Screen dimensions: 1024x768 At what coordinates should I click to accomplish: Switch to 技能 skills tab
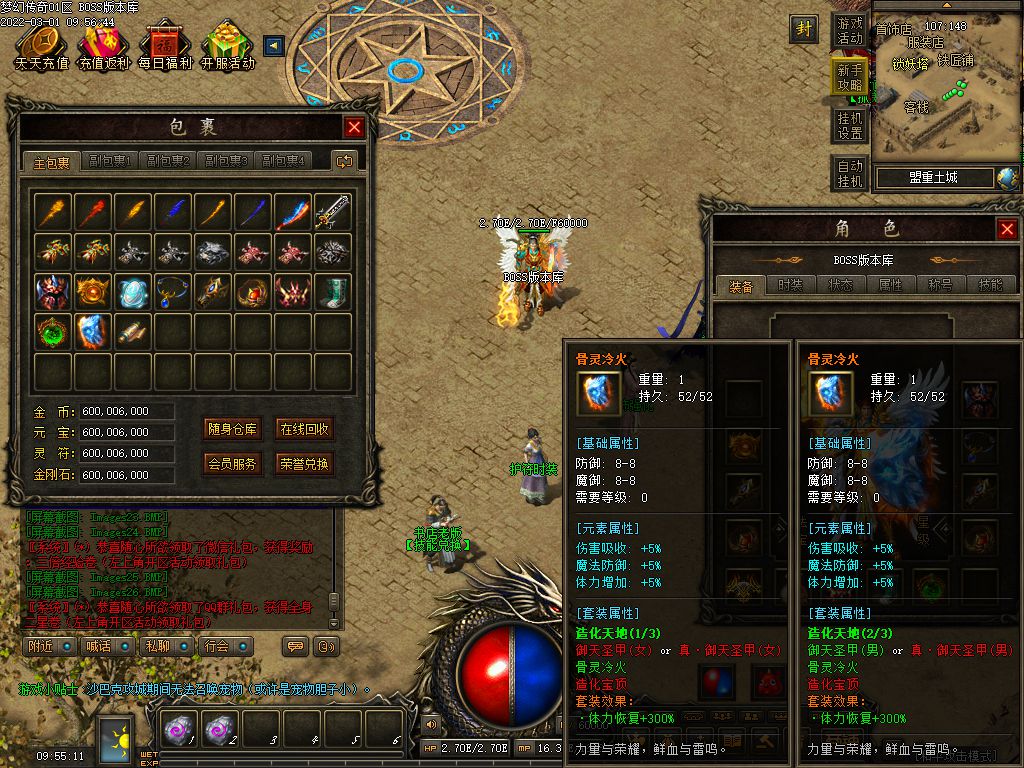point(990,285)
